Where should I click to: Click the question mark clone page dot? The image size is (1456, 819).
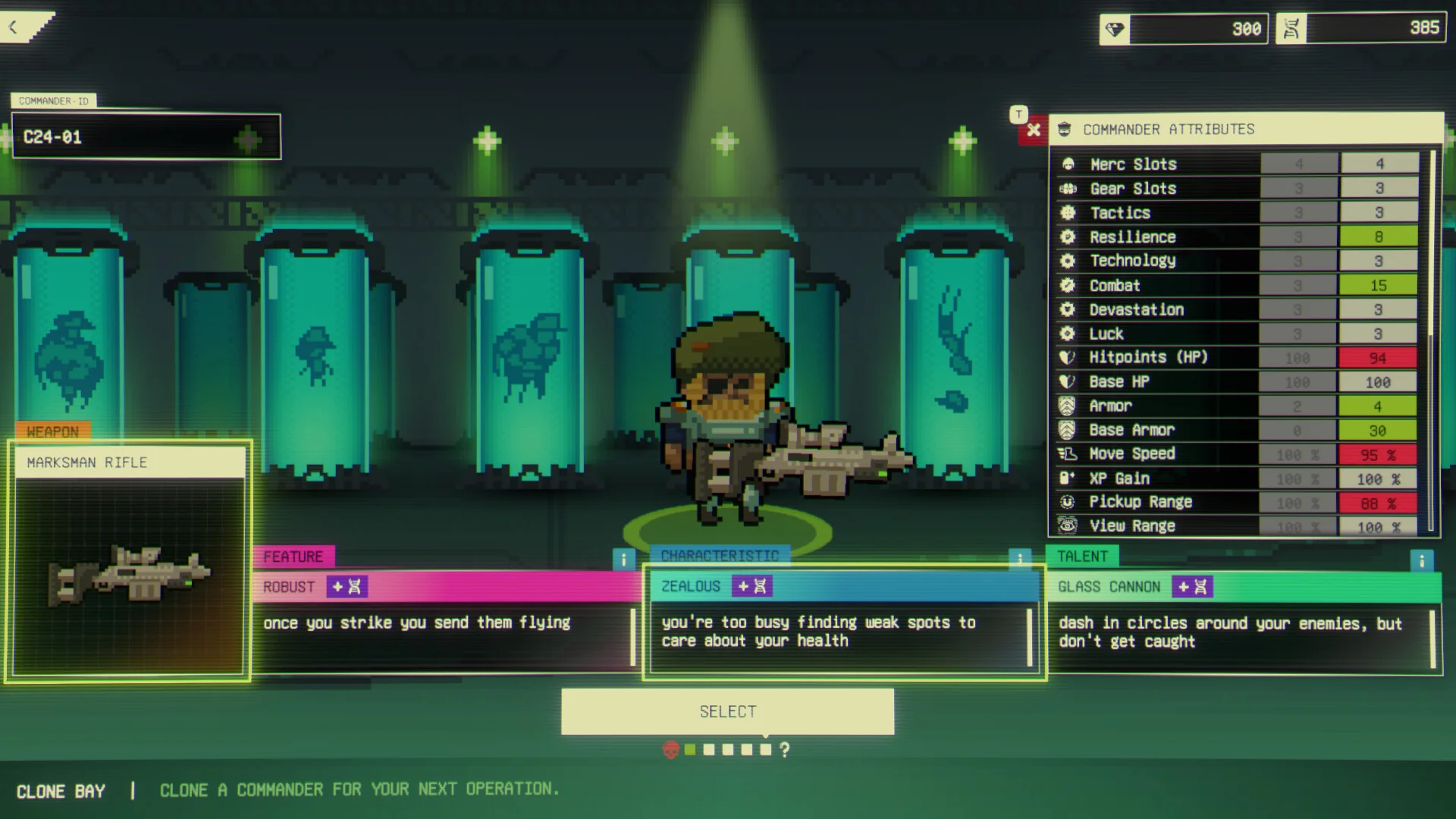click(785, 750)
